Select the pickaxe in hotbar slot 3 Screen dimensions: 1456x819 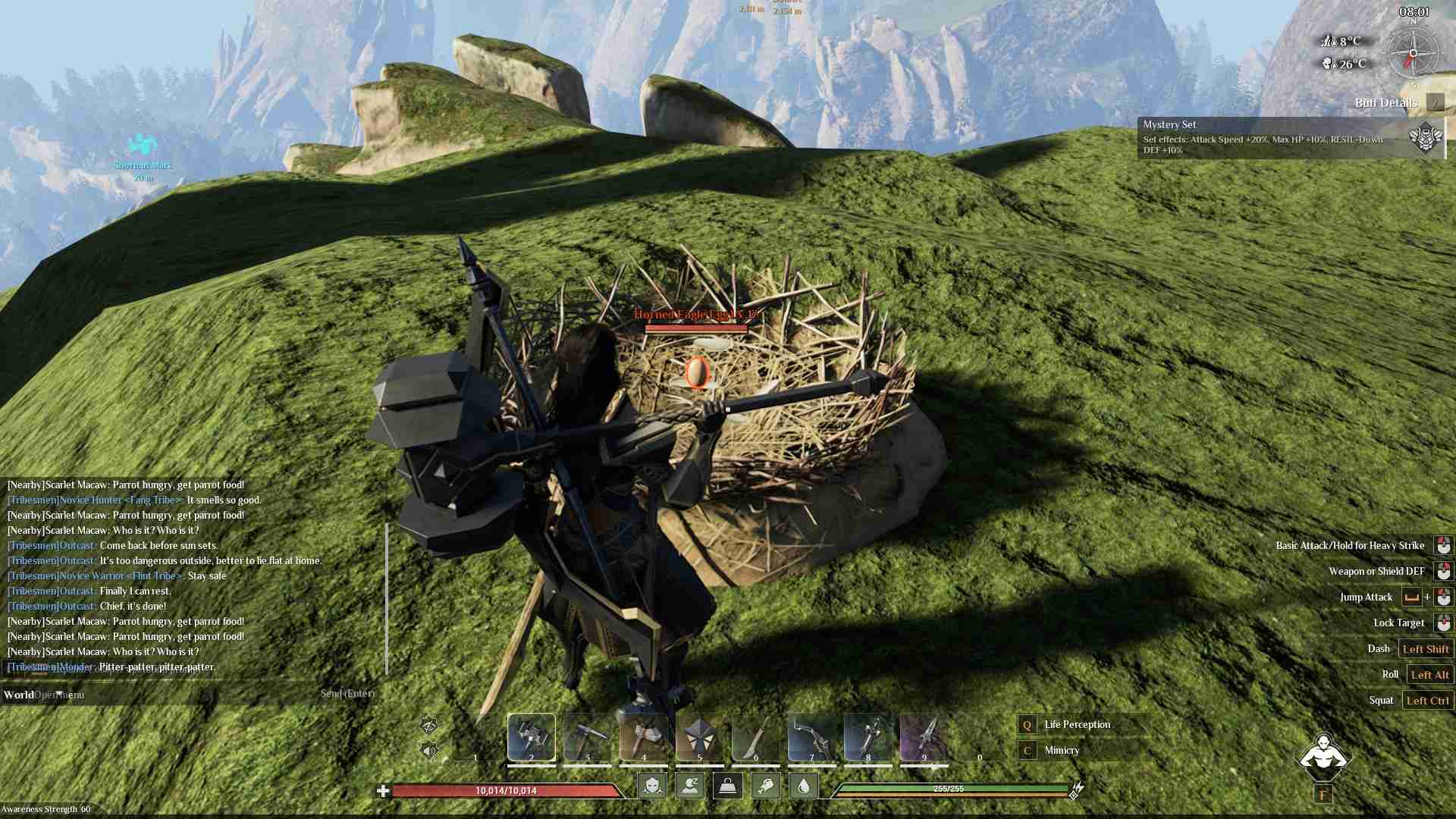tap(587, 736)
